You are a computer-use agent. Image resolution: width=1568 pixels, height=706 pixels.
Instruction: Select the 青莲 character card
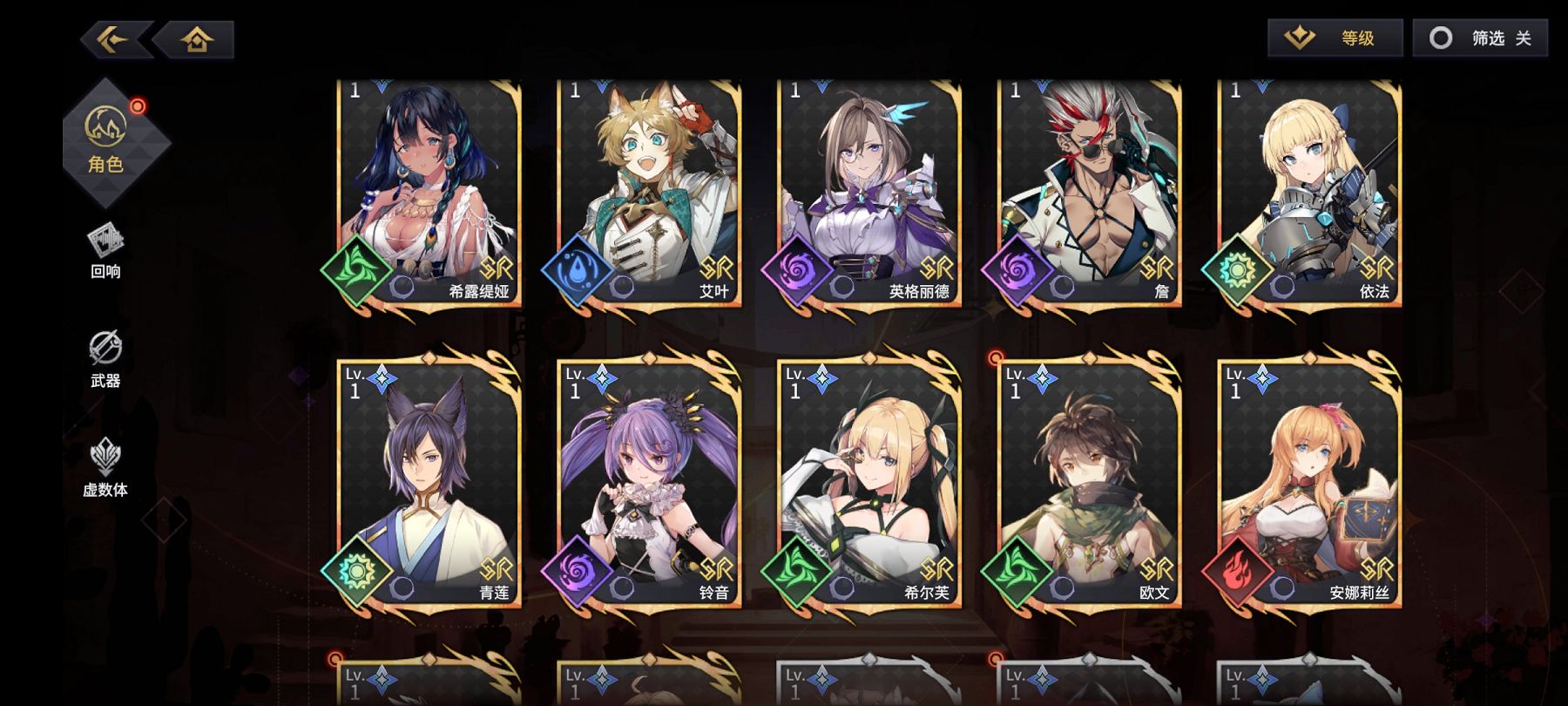tap(429, 484)
